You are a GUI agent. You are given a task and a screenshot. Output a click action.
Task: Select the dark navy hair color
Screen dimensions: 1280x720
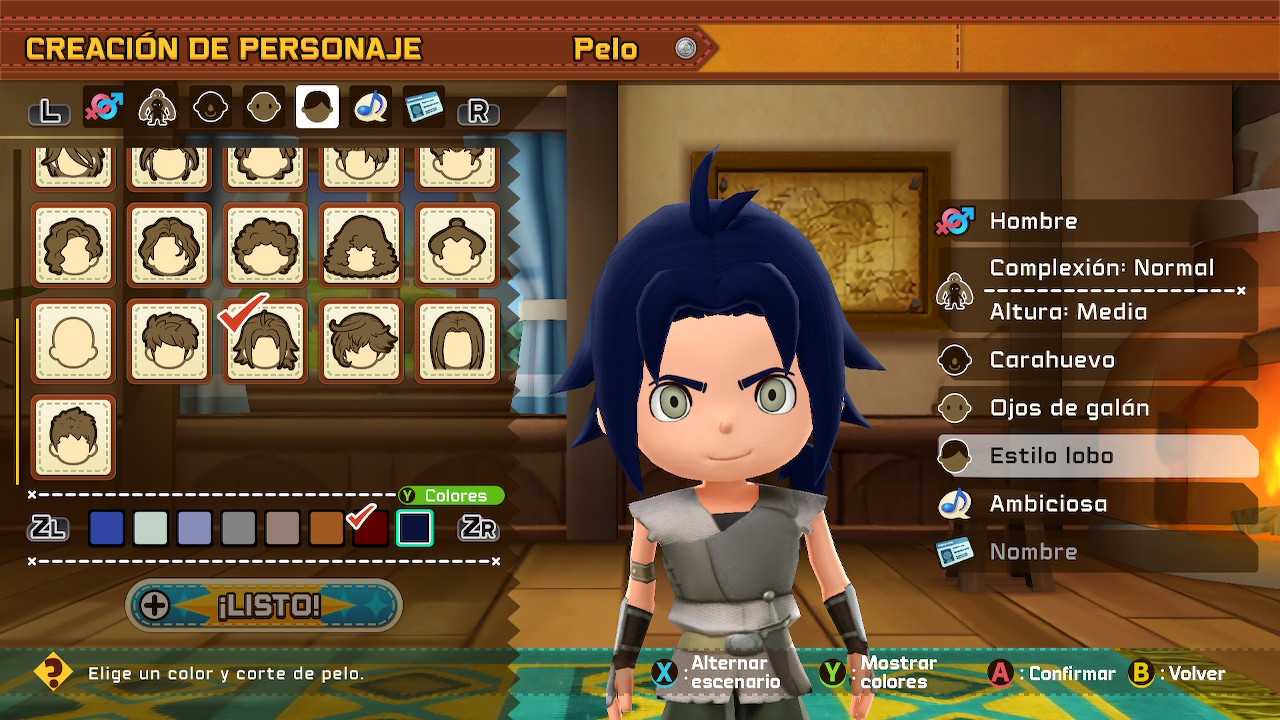[x=414, y=528]
